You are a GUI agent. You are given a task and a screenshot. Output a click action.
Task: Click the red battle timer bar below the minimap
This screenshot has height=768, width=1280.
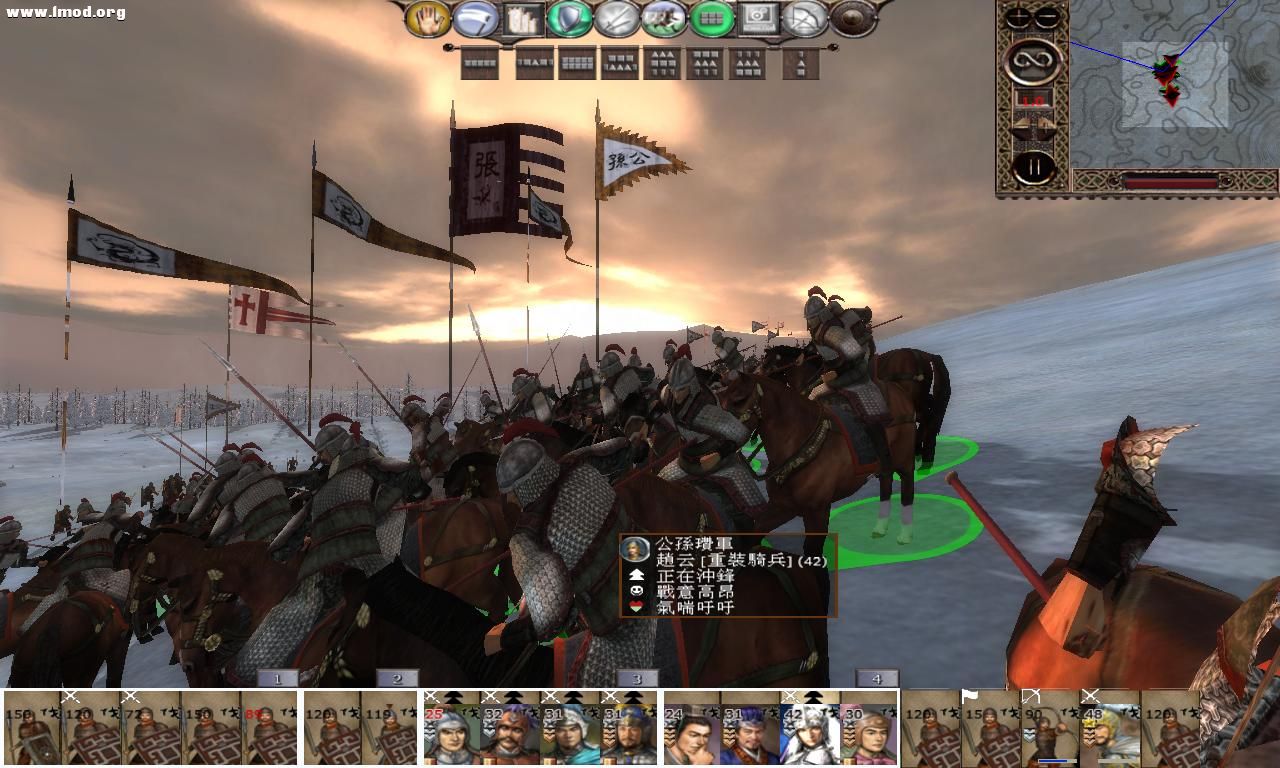click(x=1170, y=181)
